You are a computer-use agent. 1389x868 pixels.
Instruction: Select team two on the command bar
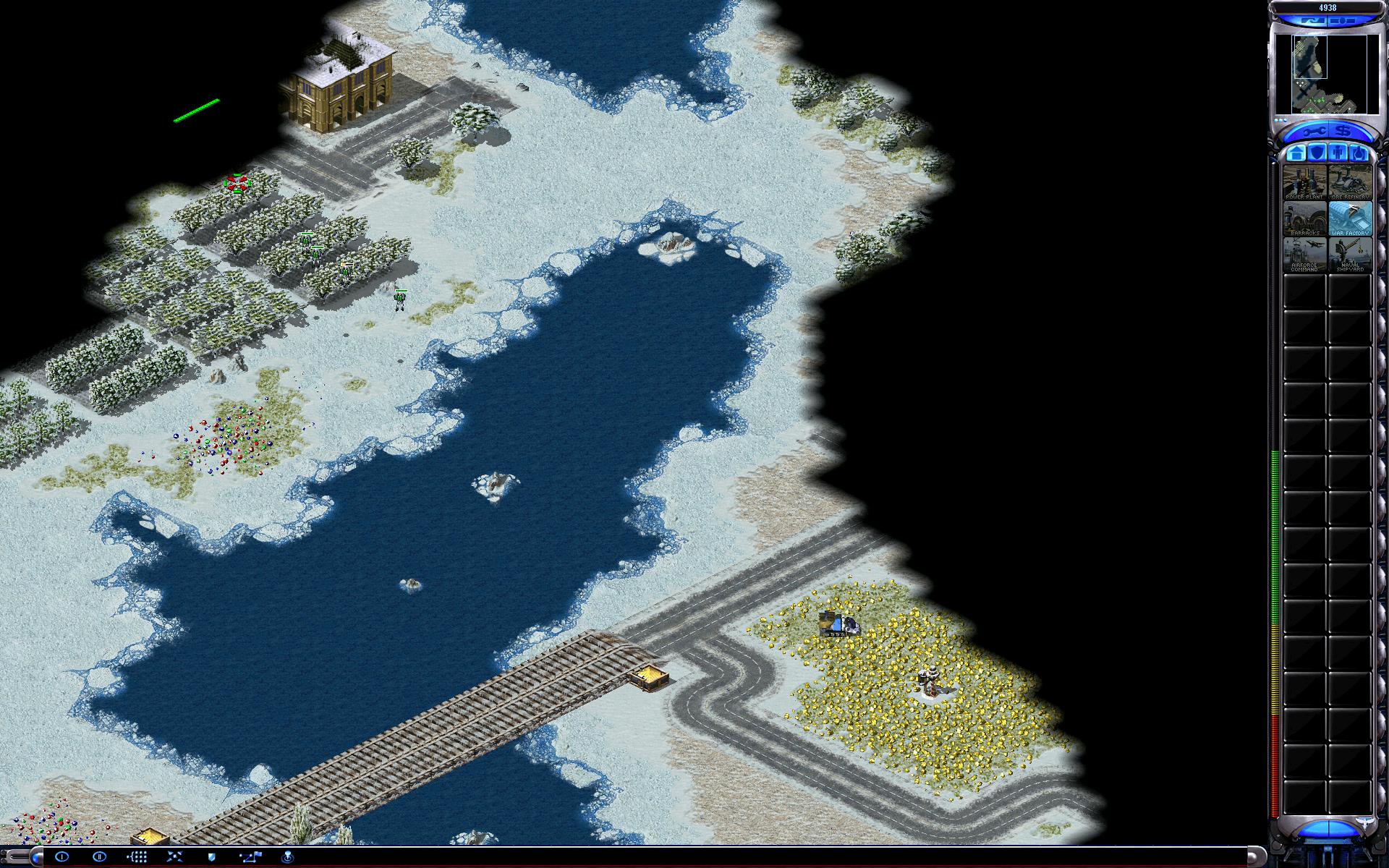click(100, 857)
